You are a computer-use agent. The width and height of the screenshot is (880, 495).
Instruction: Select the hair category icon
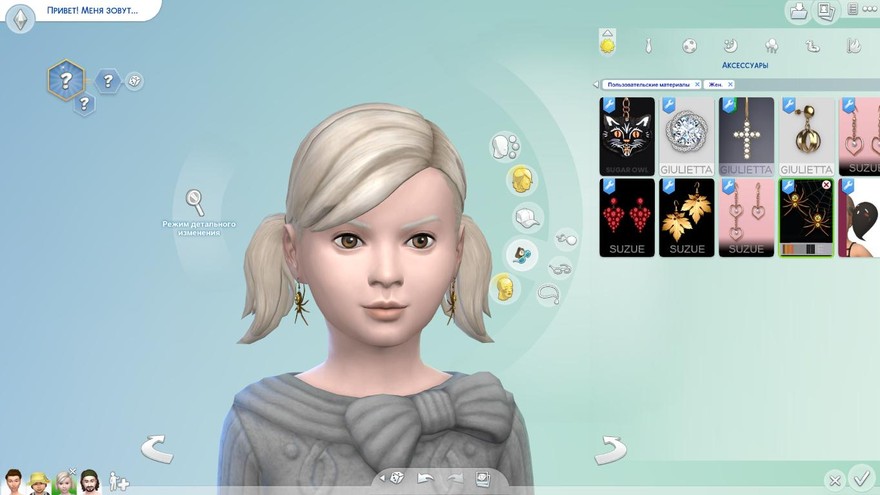[x=521, y=181]
